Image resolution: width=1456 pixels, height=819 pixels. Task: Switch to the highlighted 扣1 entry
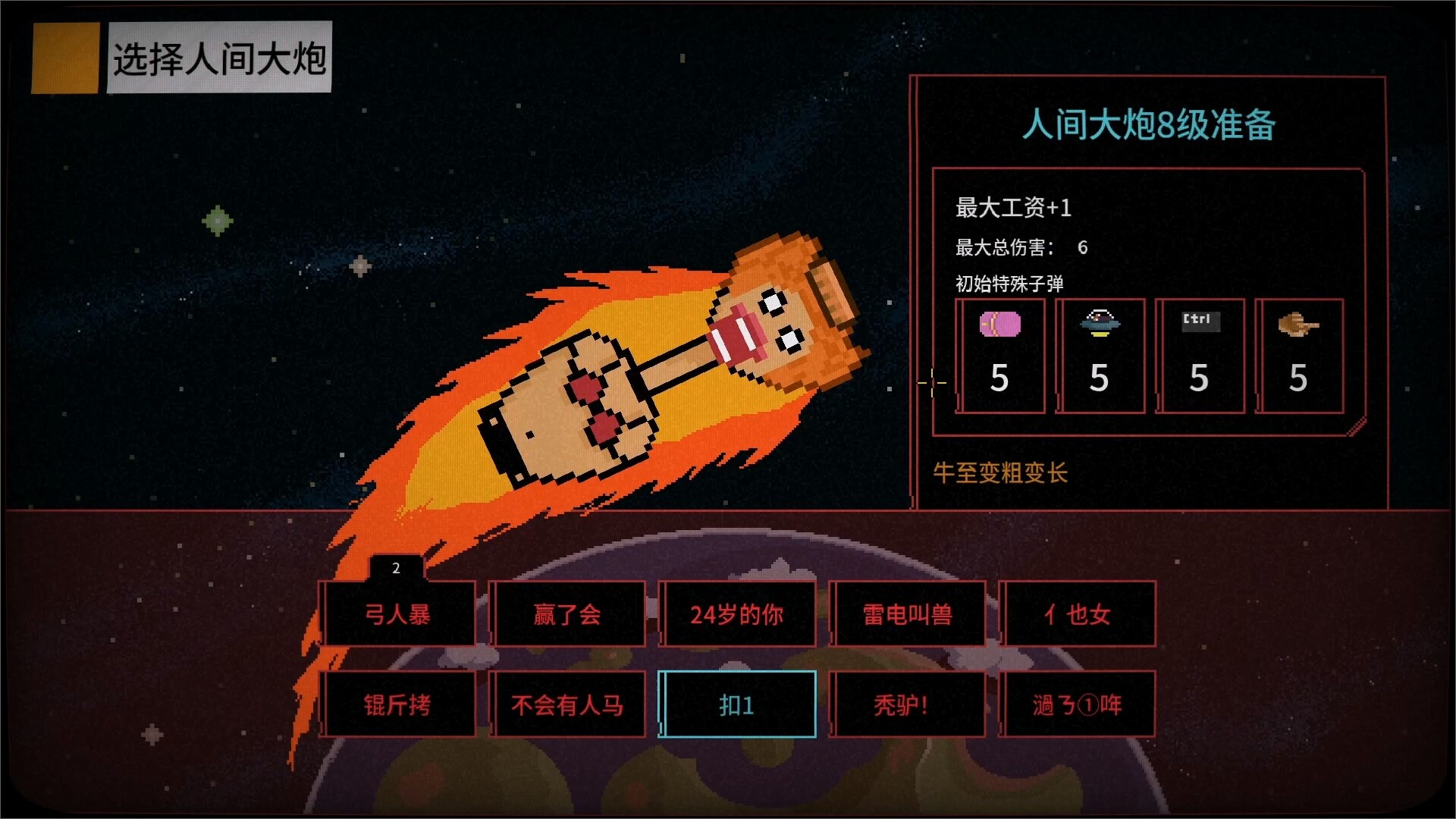pyautogui.click(x=739, y=704)
